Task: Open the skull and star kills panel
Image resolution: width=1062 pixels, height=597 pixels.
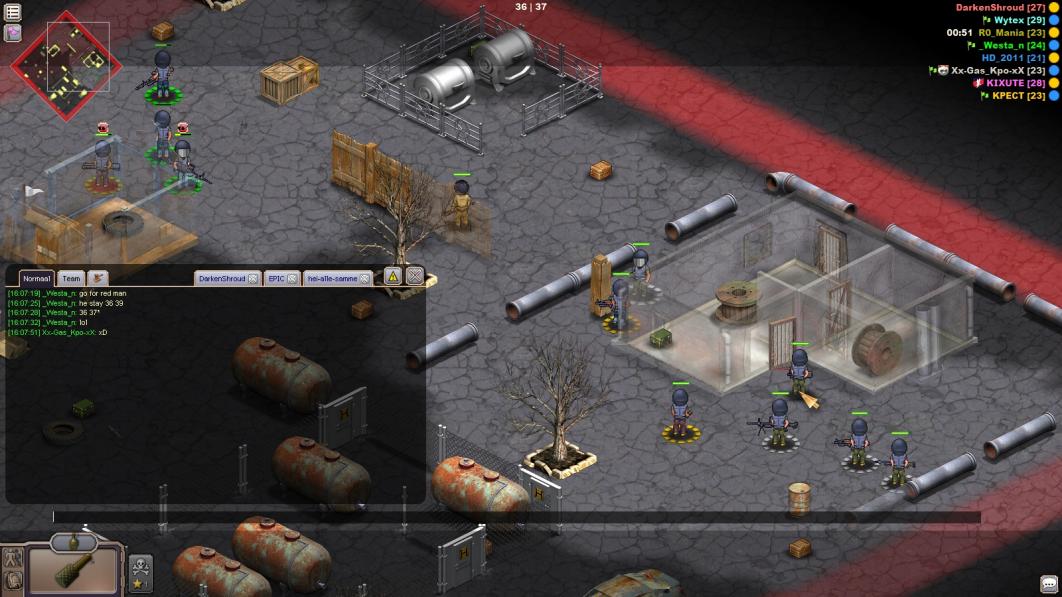Action: 141,572
